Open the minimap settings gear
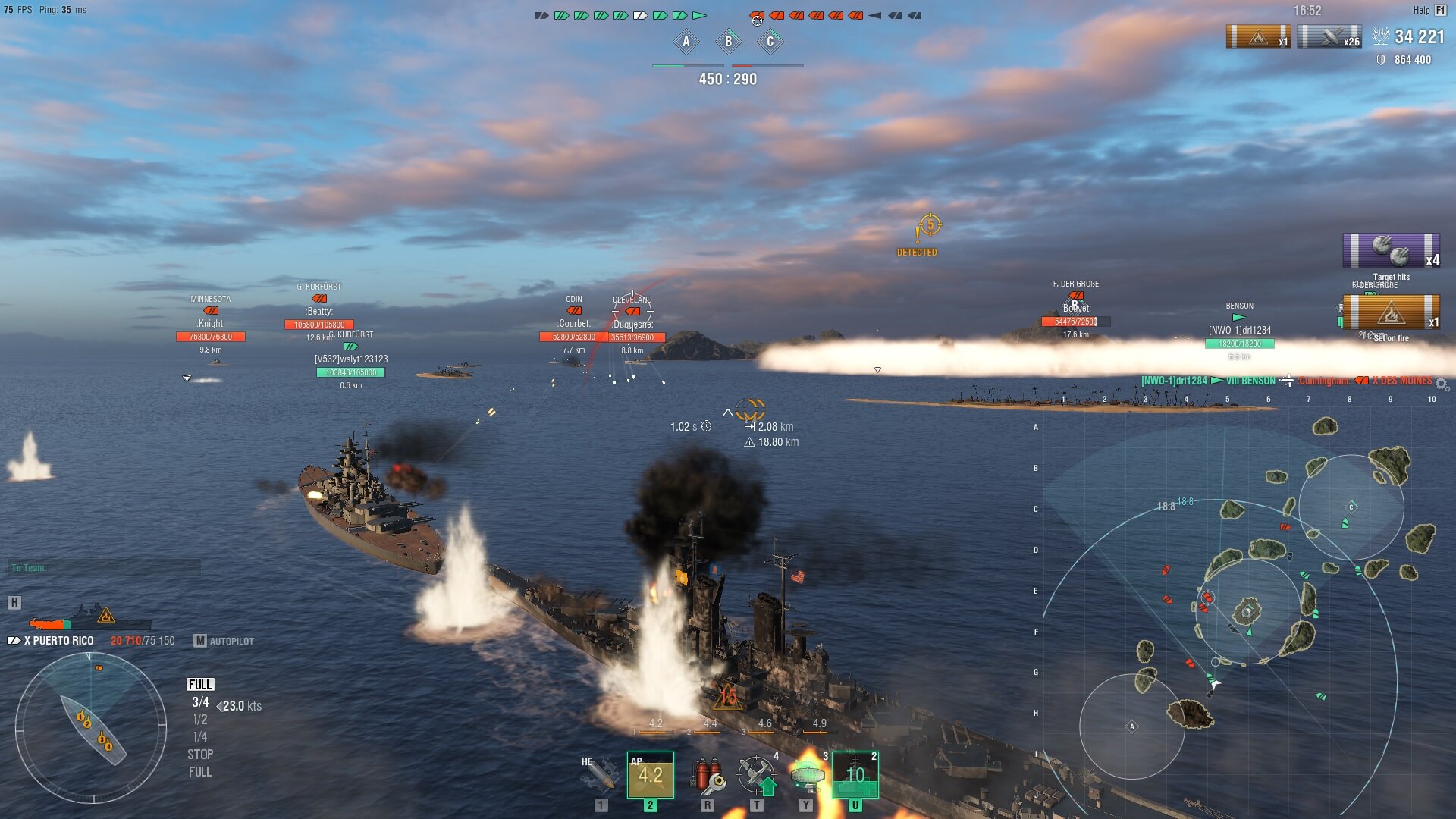This screenshot has width=1456, height=819. [x=1442, y=384]
